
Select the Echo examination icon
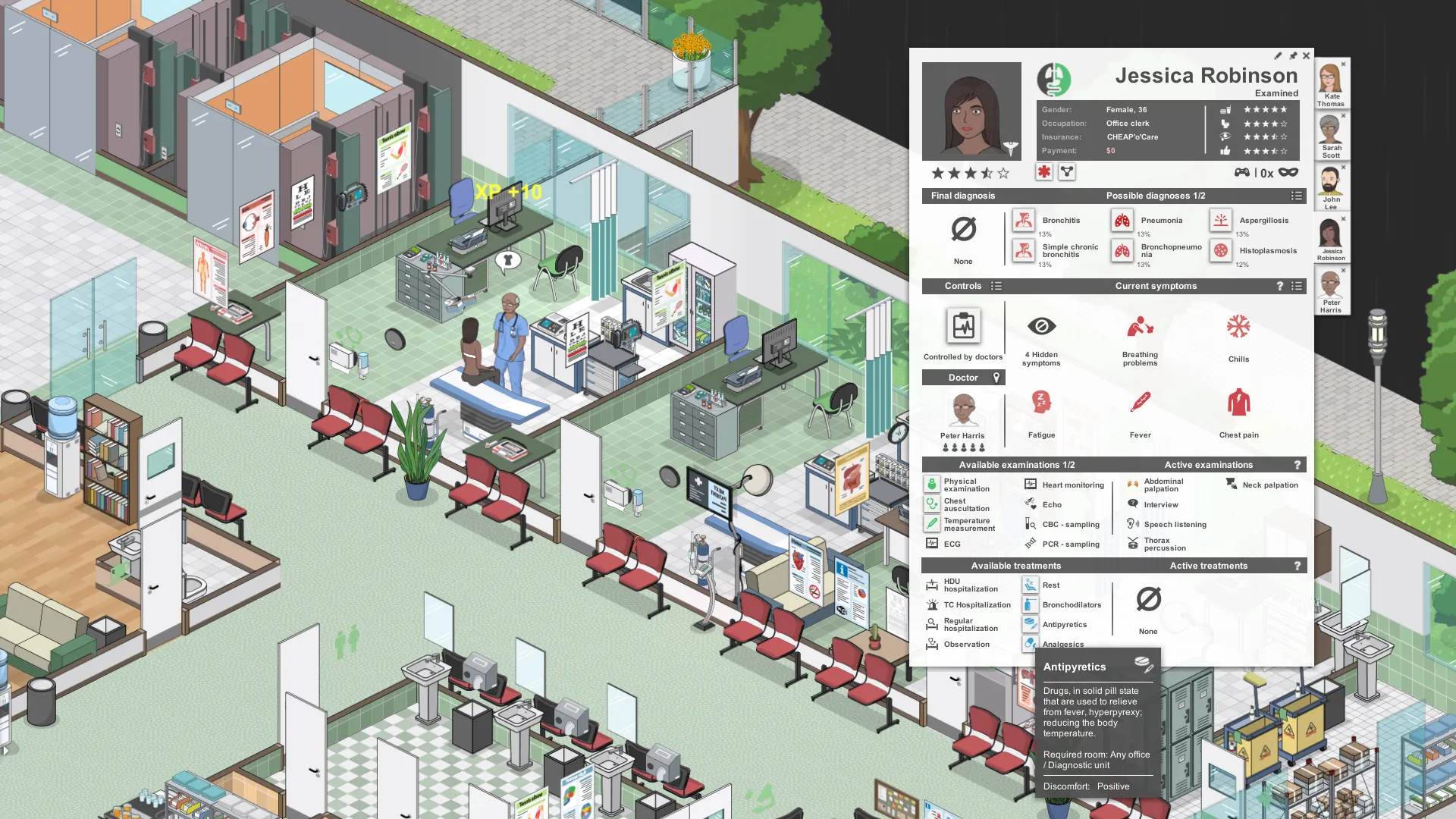point(1031,504)
